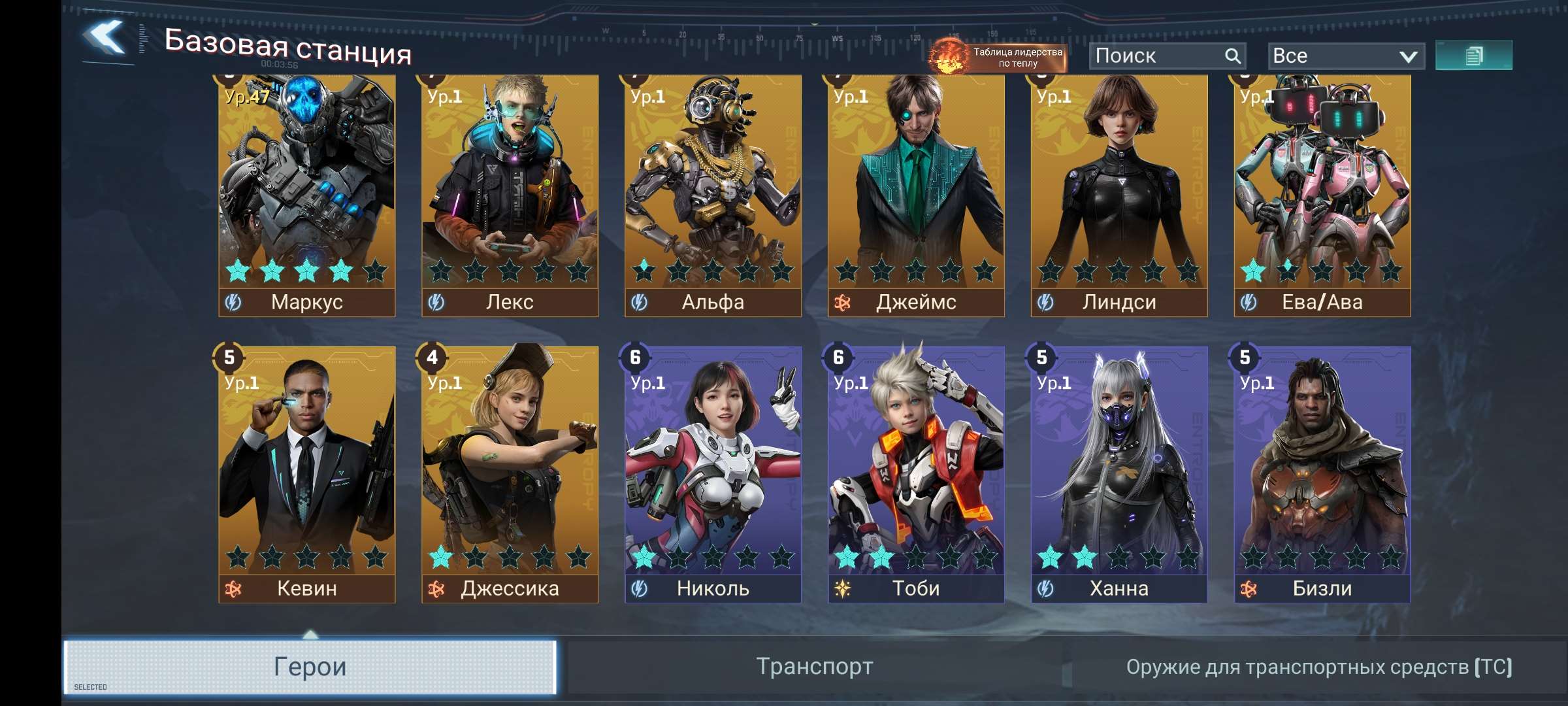Choose the Джессика hero card
The image size is (1568, 706).
click(510, 474)
